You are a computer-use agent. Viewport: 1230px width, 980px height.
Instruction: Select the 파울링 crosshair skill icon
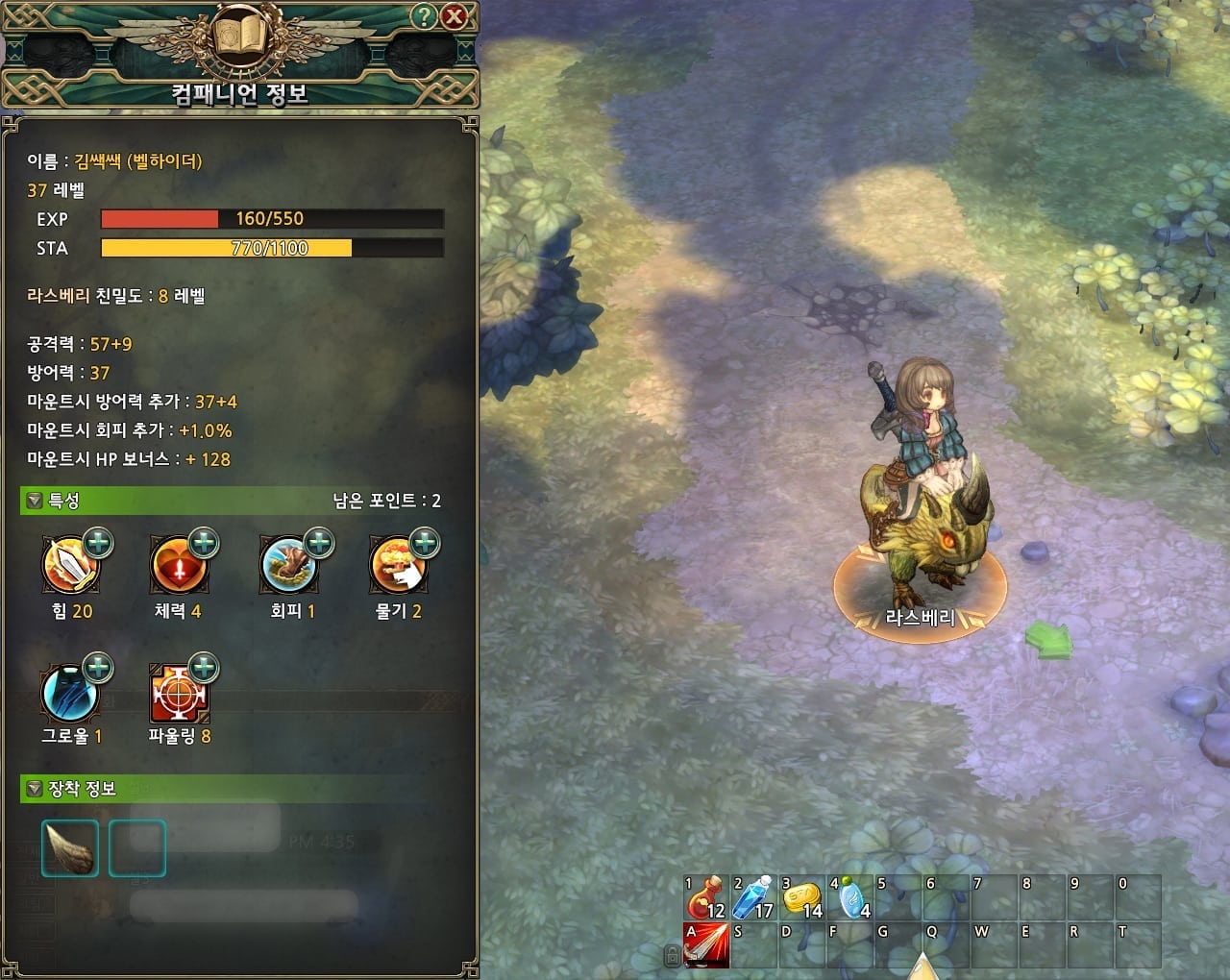[179, 695]
